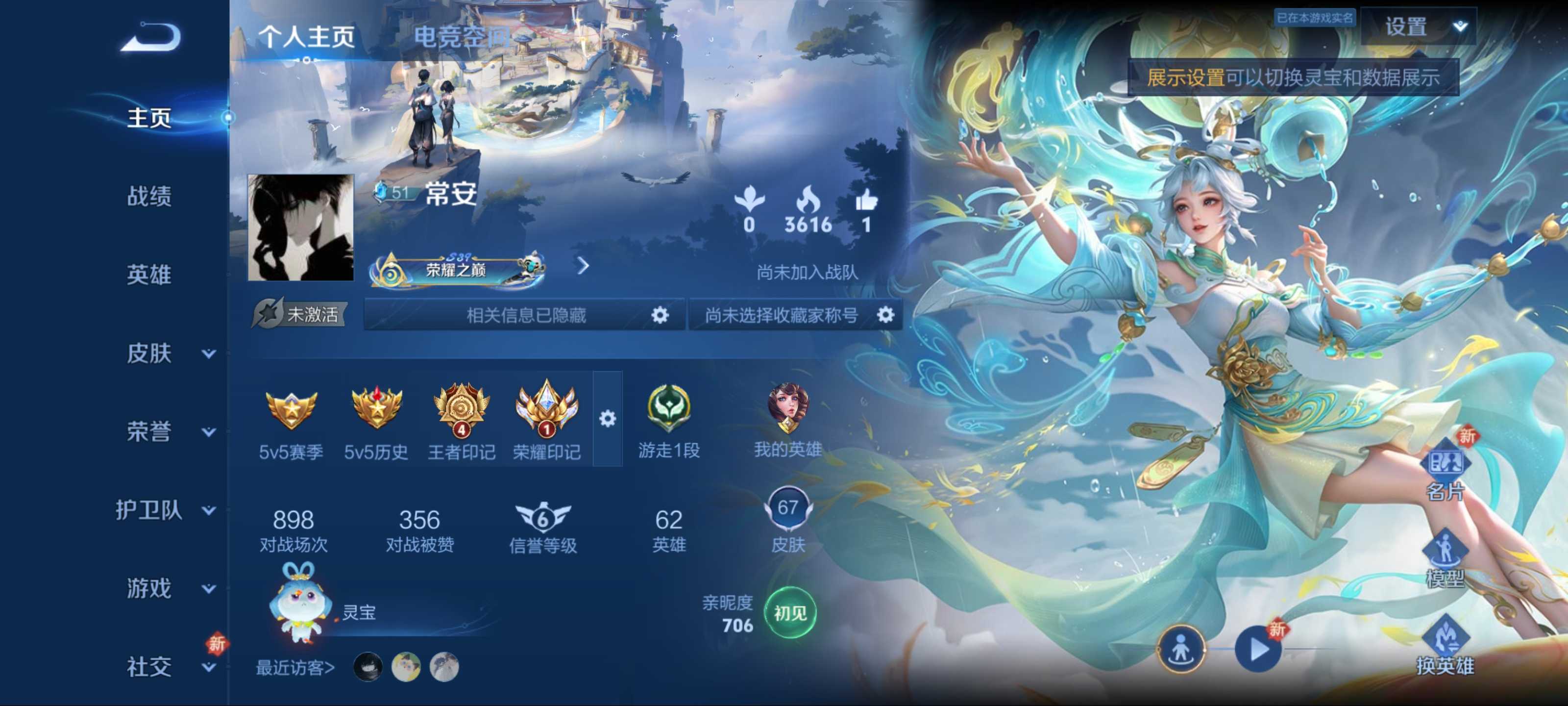This screenshot has width=1568, height=706.
Task: Show 我的英雄 hero portrait
Action: 787,419
